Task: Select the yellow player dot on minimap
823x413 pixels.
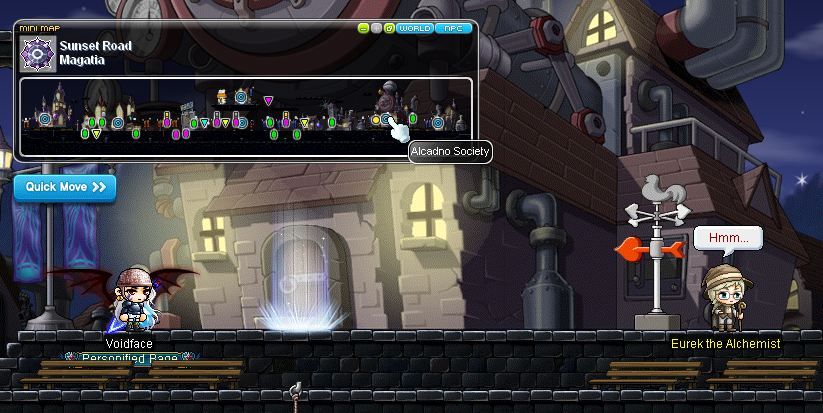Action: tap(376, 120)
